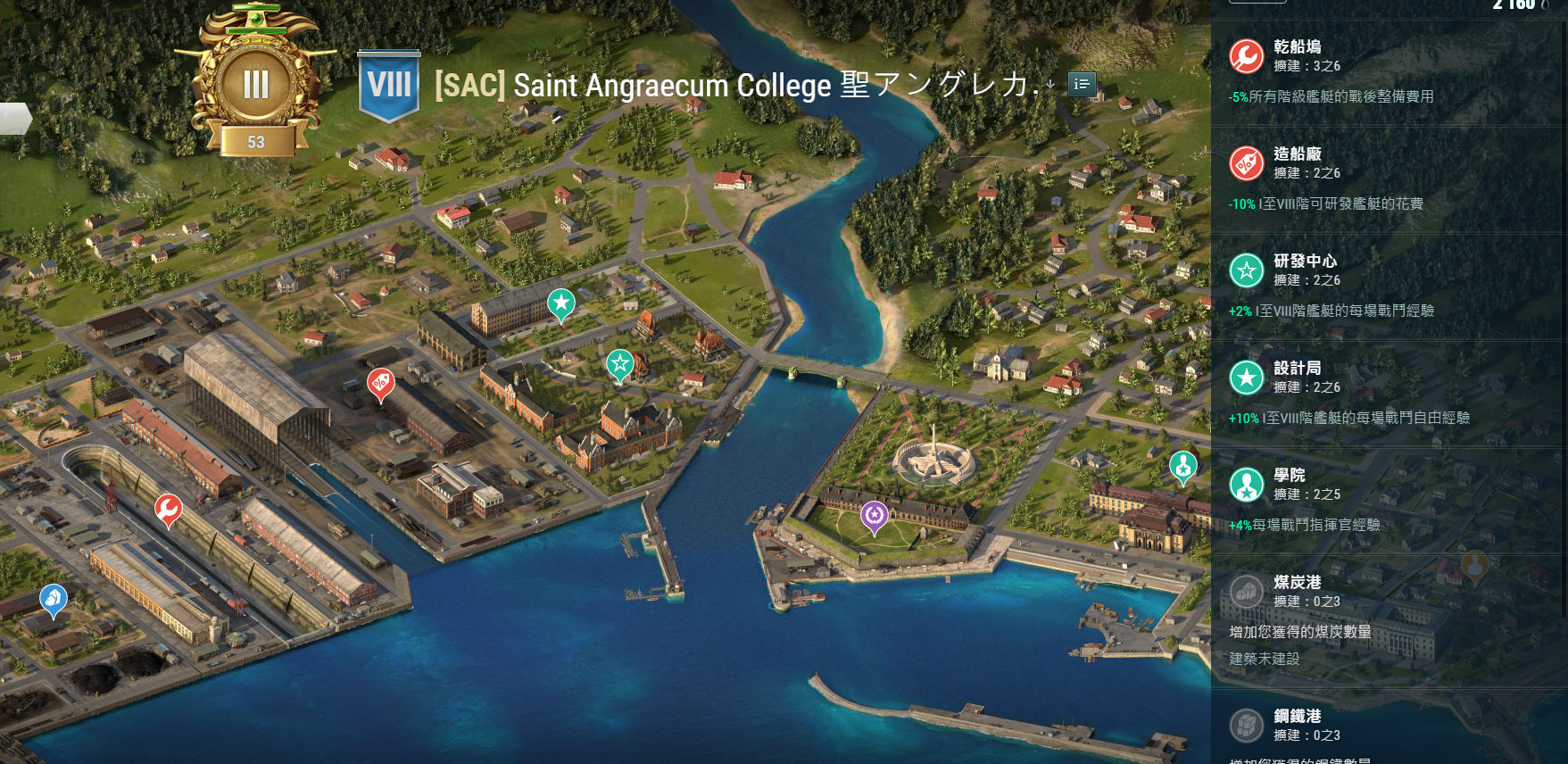This screenshot has height=764, width=1568.
Task: Open the clan roster list icon beside the title
Action: pos(1081,83)
